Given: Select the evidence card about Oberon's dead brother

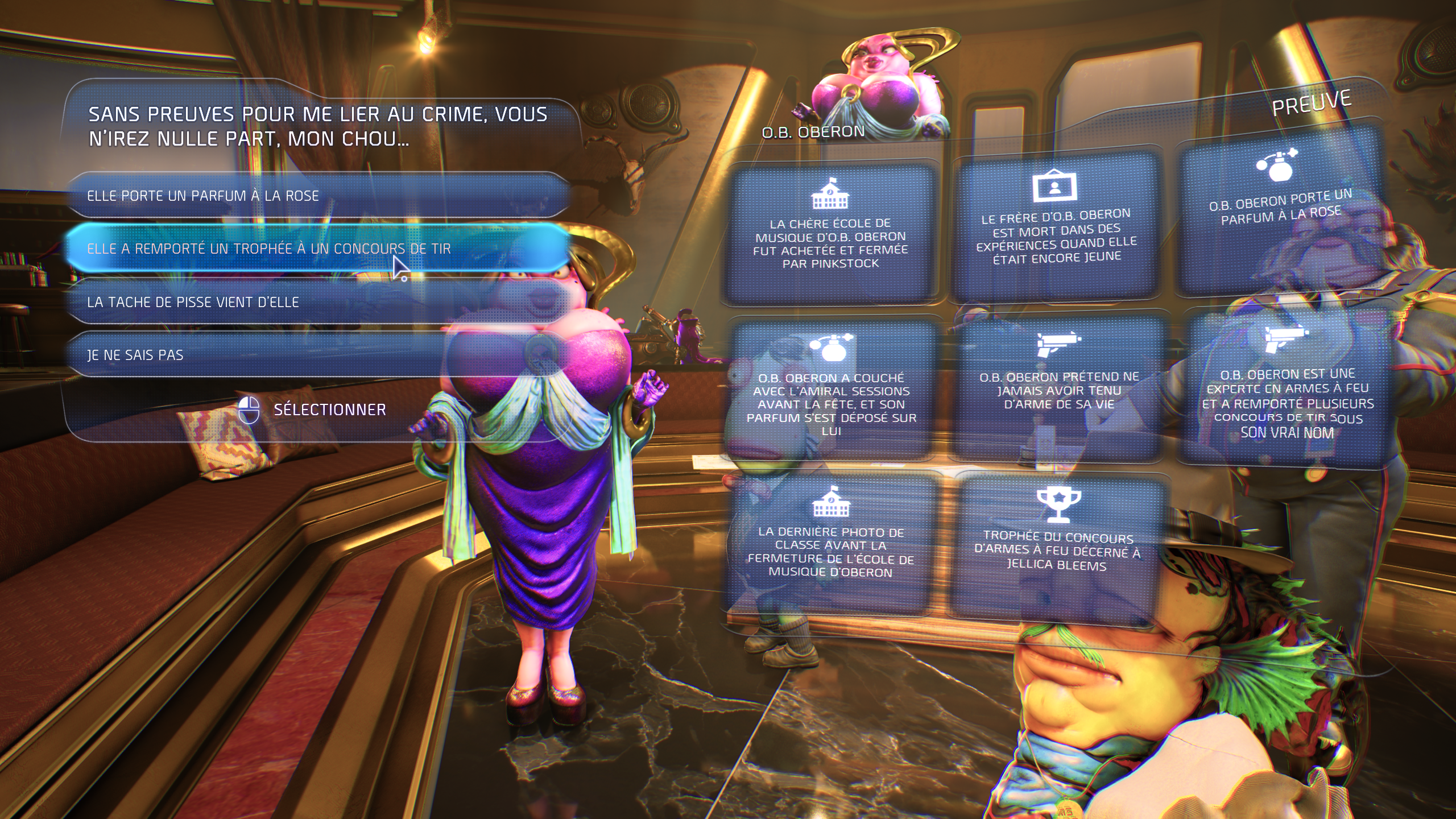Looking at the screenshot, I should coord(1057,227).
